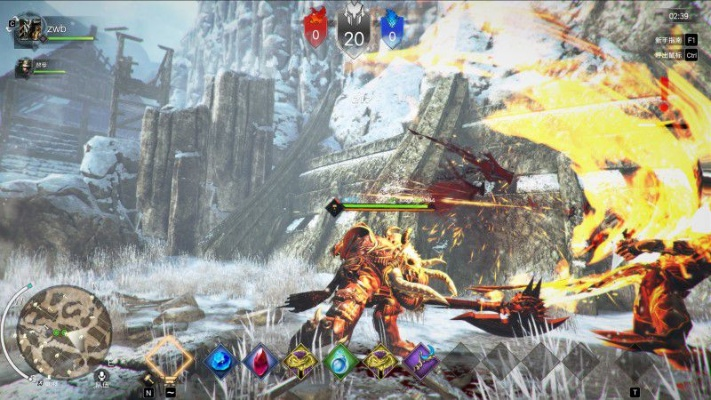
Task: Select the zwb player portrait
Action: pyautogui.click(x=28, y=30)
